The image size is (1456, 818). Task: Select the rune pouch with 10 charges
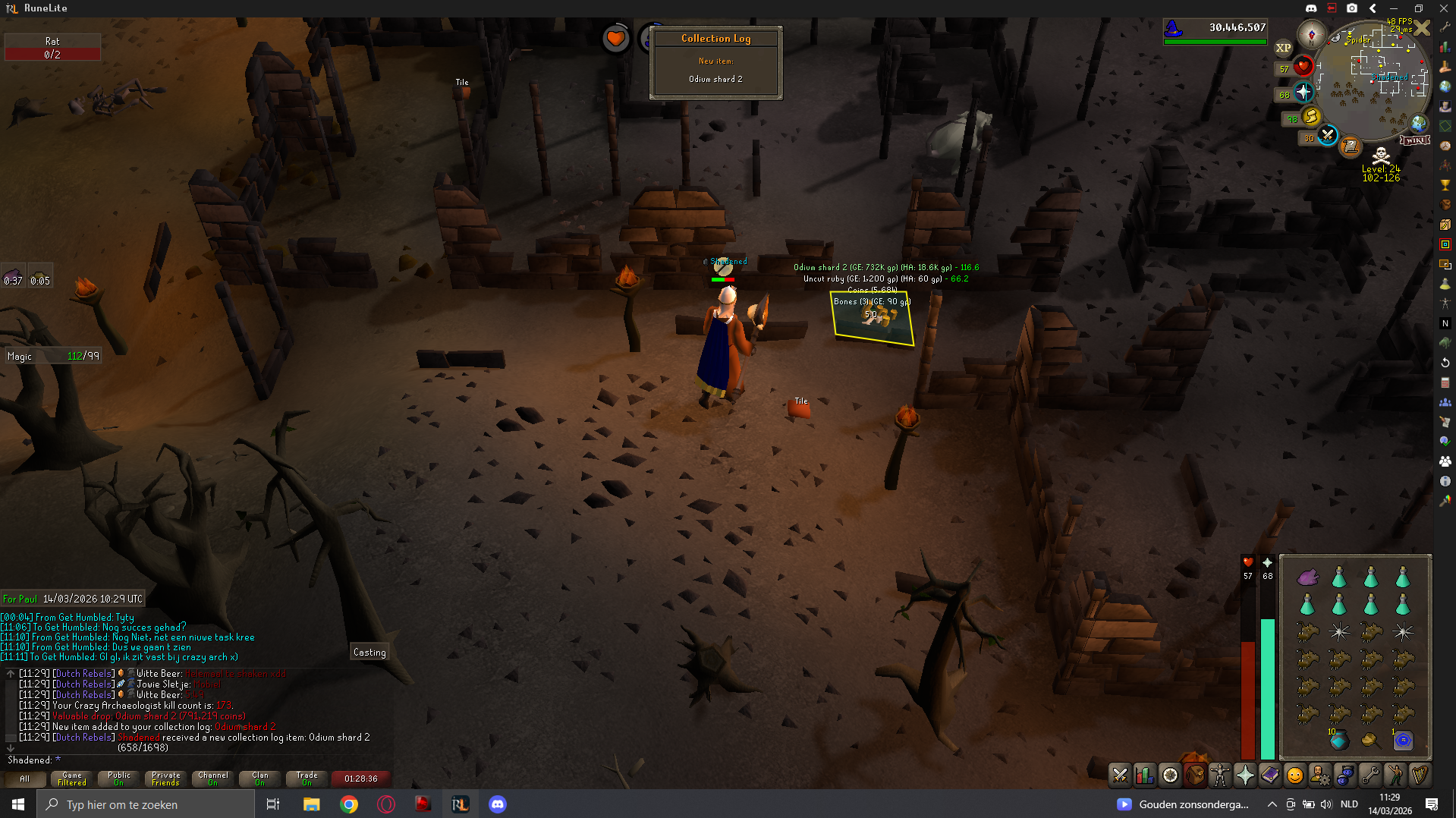point(1338,740)
